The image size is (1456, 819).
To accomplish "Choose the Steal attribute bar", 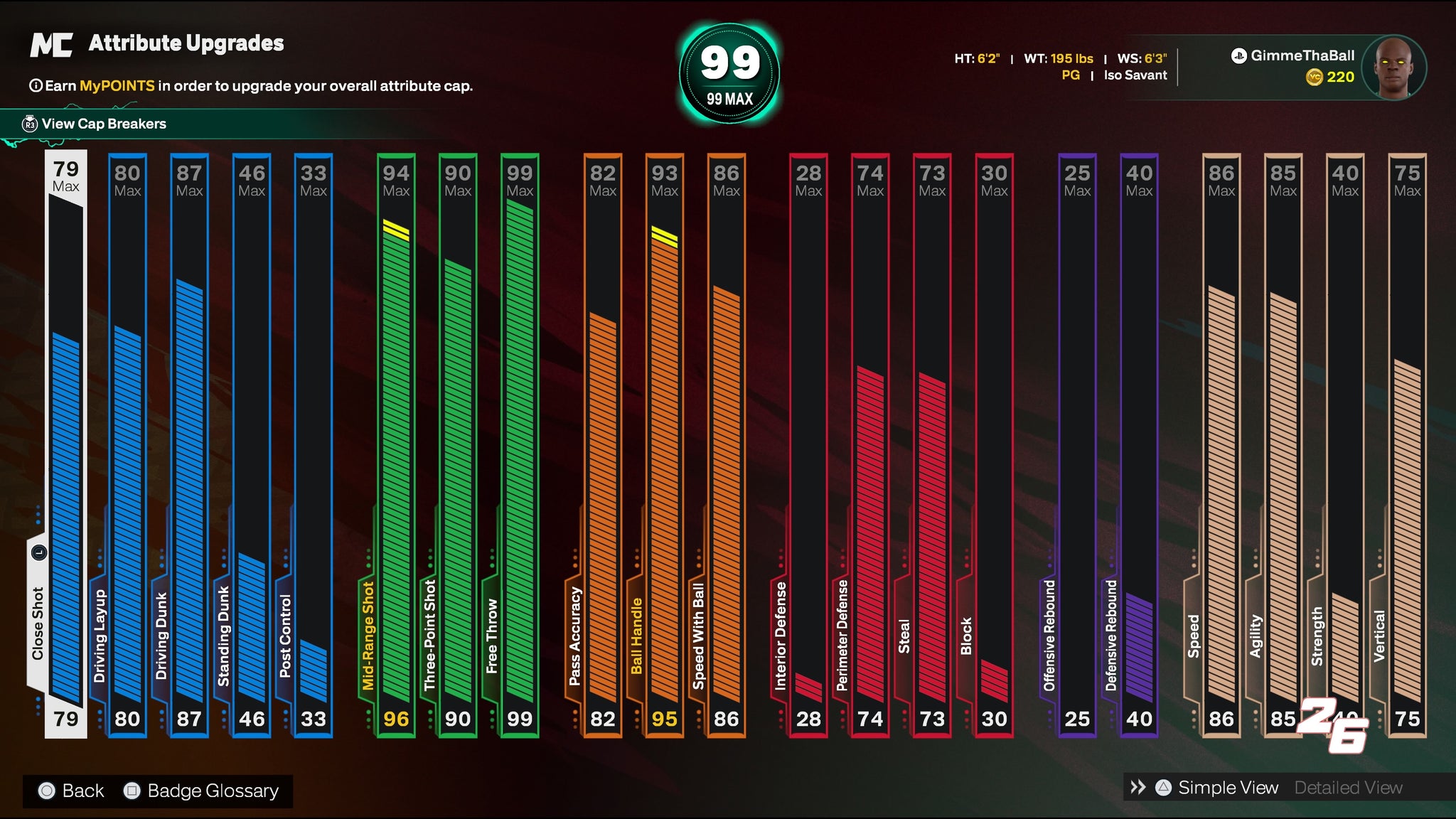I will tap(932, 444).
